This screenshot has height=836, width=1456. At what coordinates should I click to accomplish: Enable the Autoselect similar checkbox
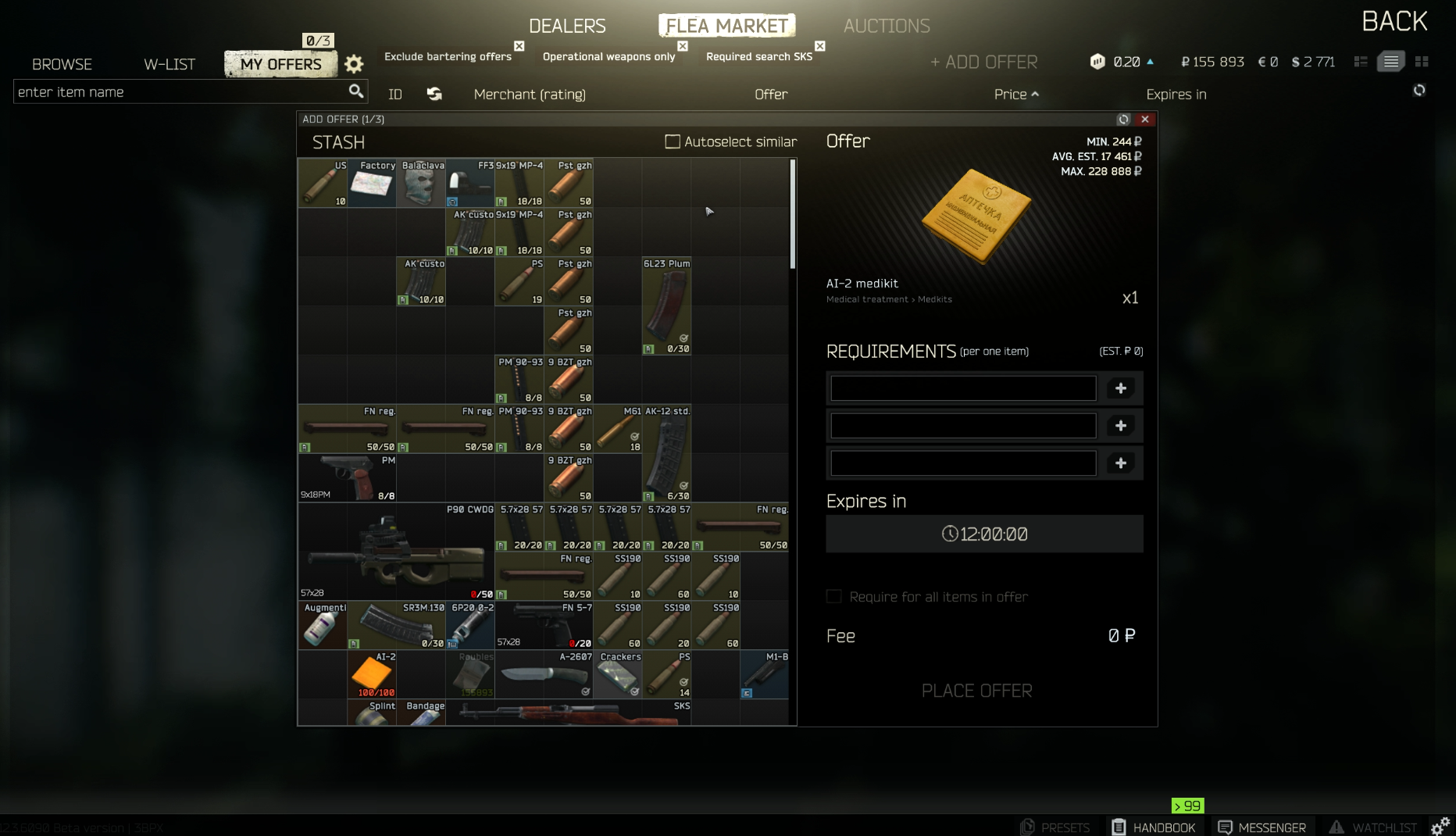tap(673, 141)
